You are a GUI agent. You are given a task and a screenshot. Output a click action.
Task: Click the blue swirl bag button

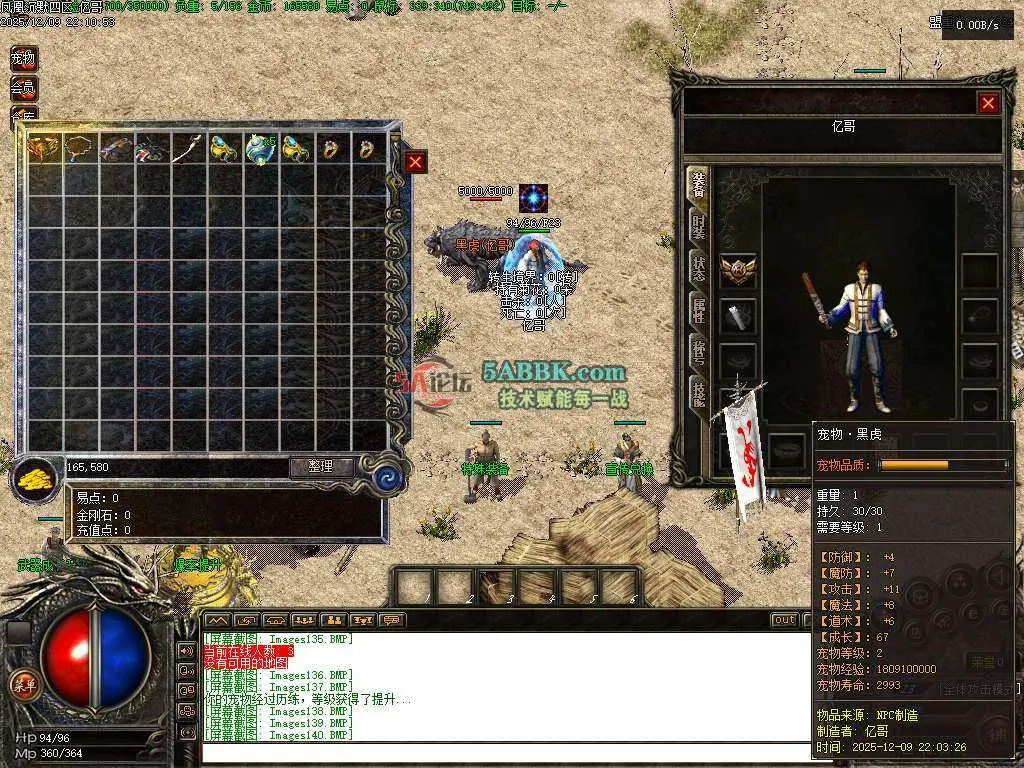[x=388, y=479]
